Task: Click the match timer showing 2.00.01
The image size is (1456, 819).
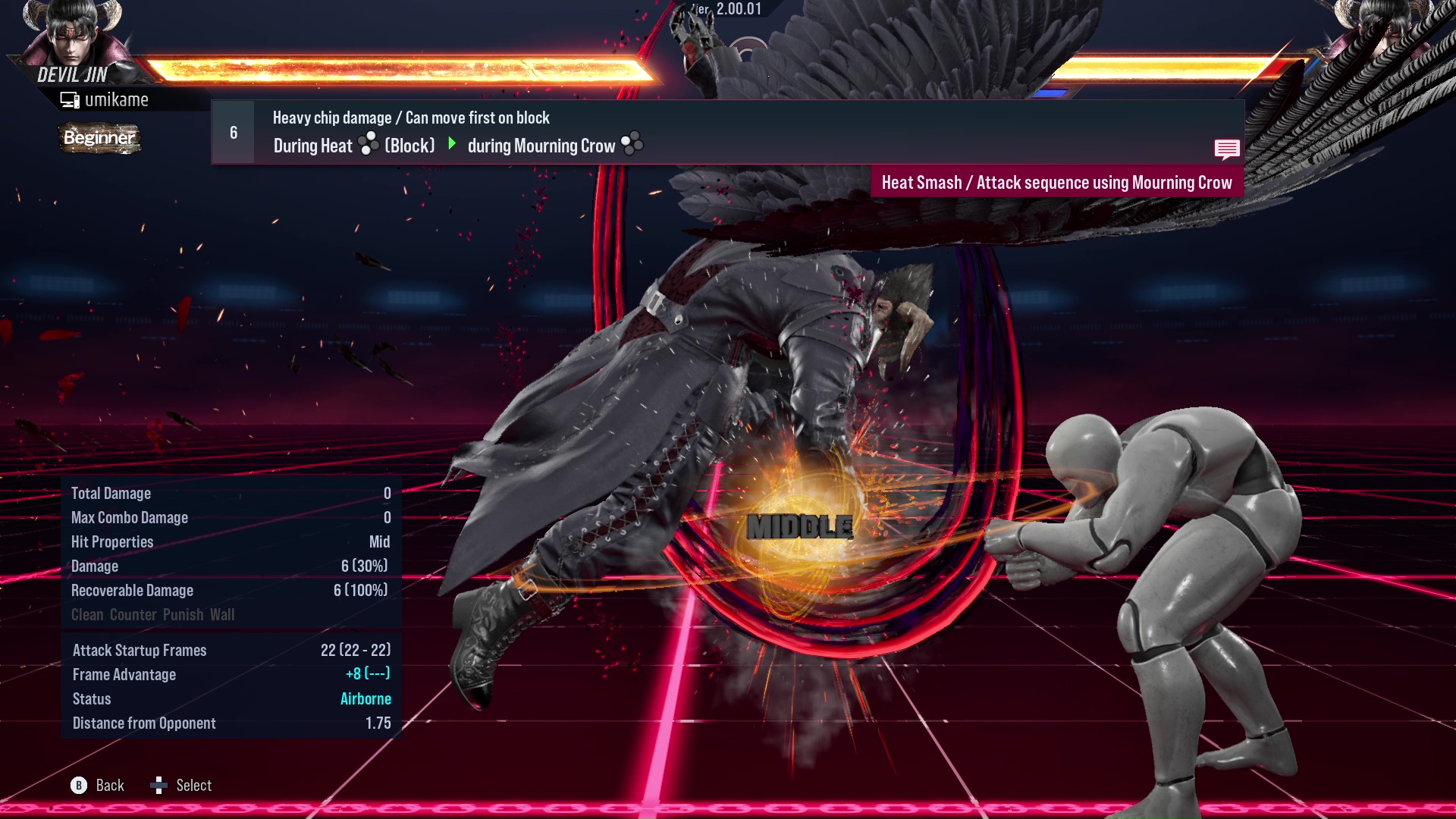Action: click(x=739, y=10)
